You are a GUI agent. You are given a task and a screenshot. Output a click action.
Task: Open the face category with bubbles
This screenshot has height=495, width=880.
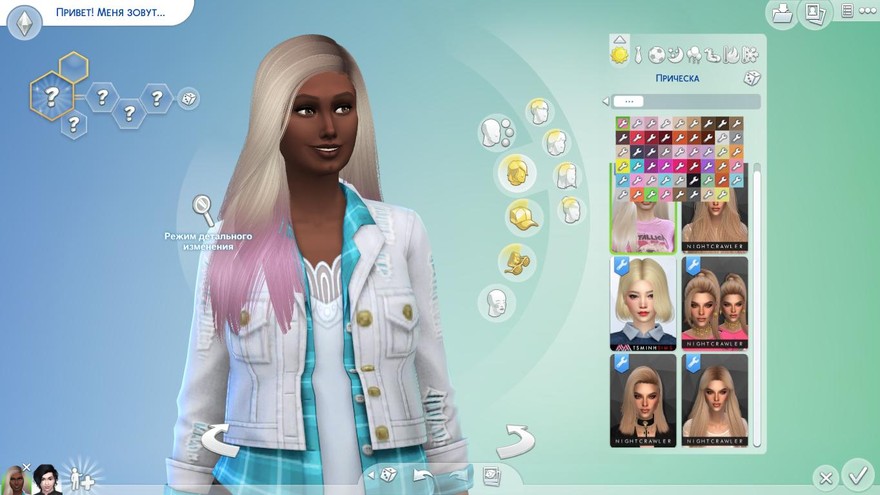coord(496,131)
